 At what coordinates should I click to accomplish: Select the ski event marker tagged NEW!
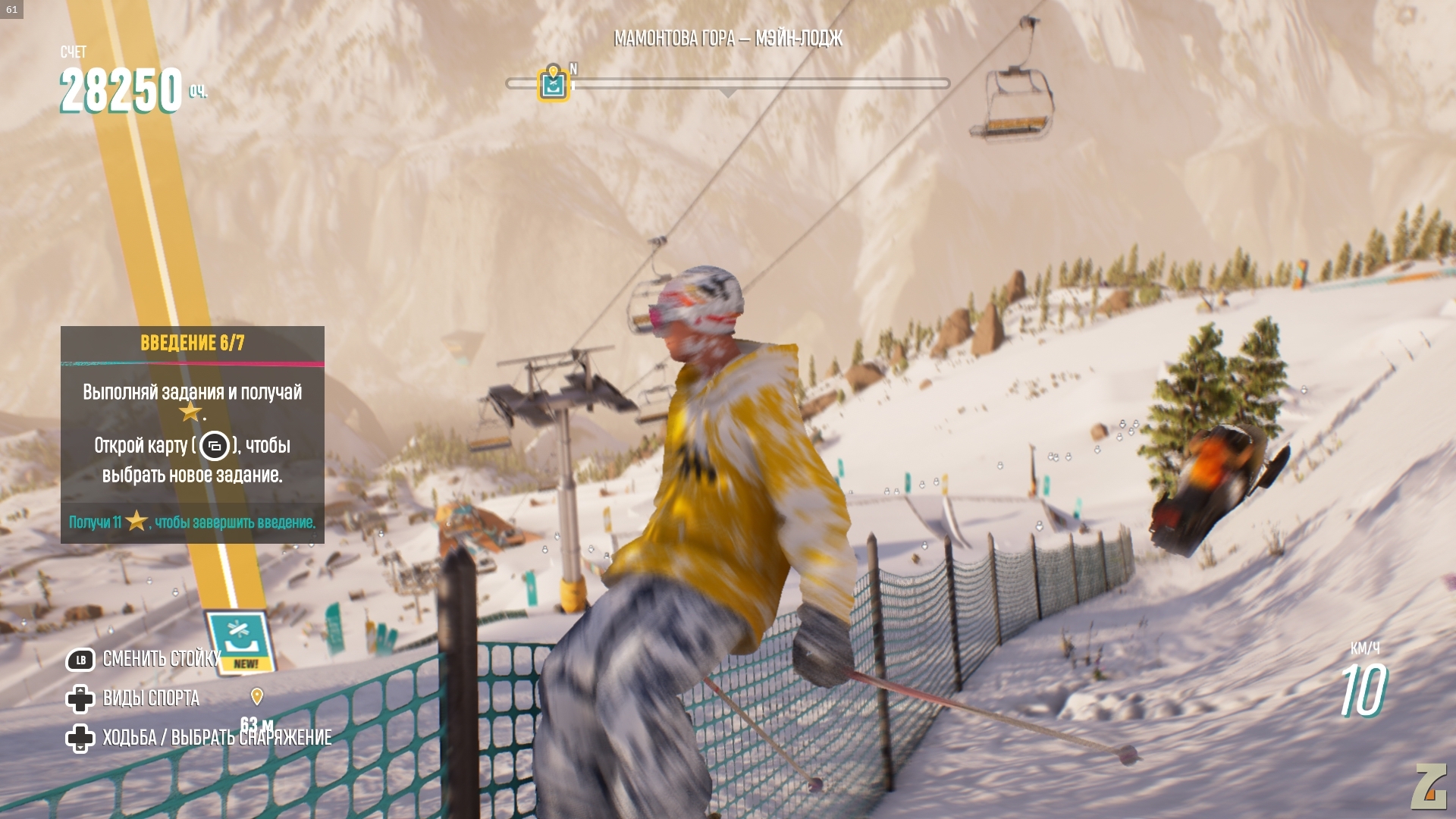240,642
